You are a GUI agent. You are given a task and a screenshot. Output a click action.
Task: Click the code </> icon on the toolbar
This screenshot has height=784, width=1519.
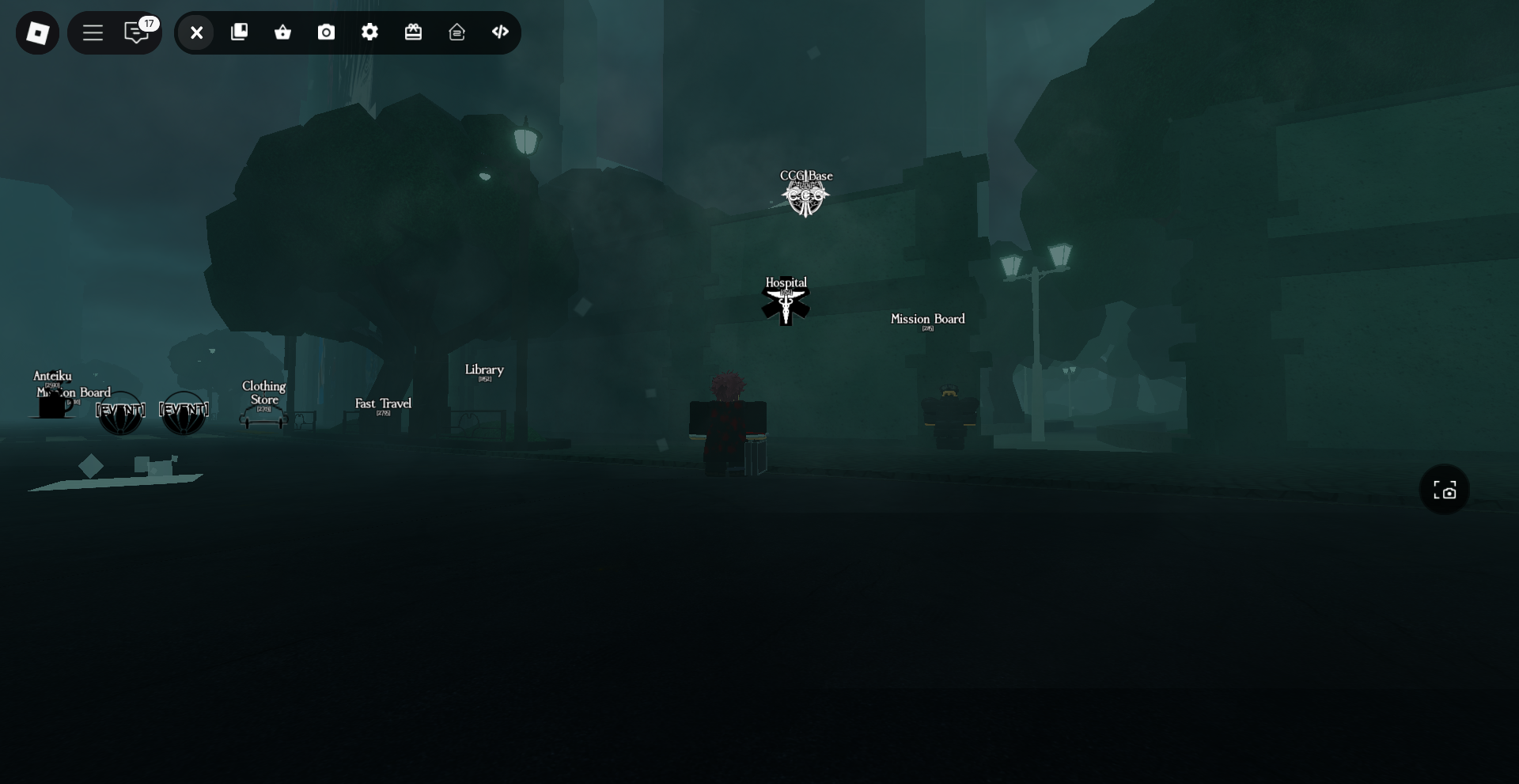point(500,32)
